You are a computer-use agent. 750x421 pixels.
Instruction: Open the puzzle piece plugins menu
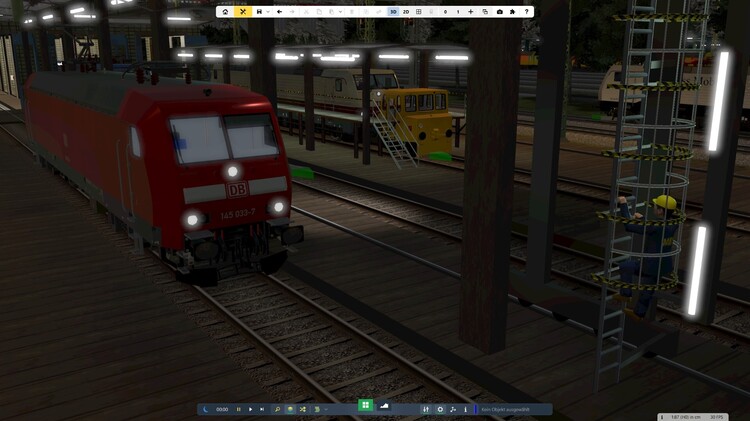point(513,12)
